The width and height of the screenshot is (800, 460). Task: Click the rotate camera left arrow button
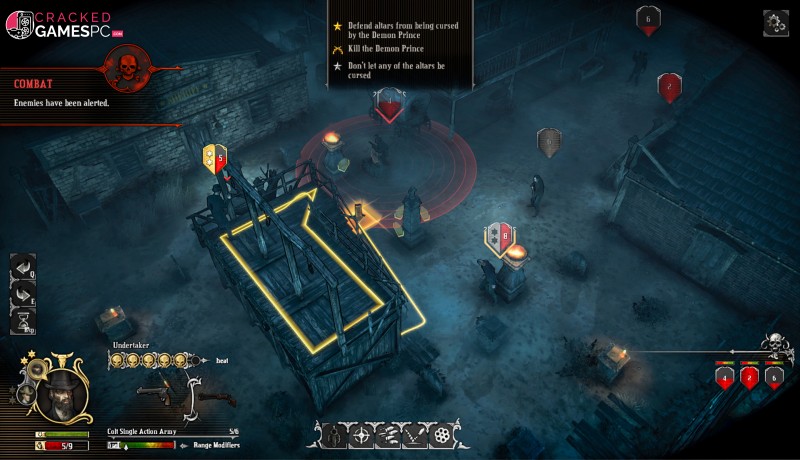tap(23, 268)
